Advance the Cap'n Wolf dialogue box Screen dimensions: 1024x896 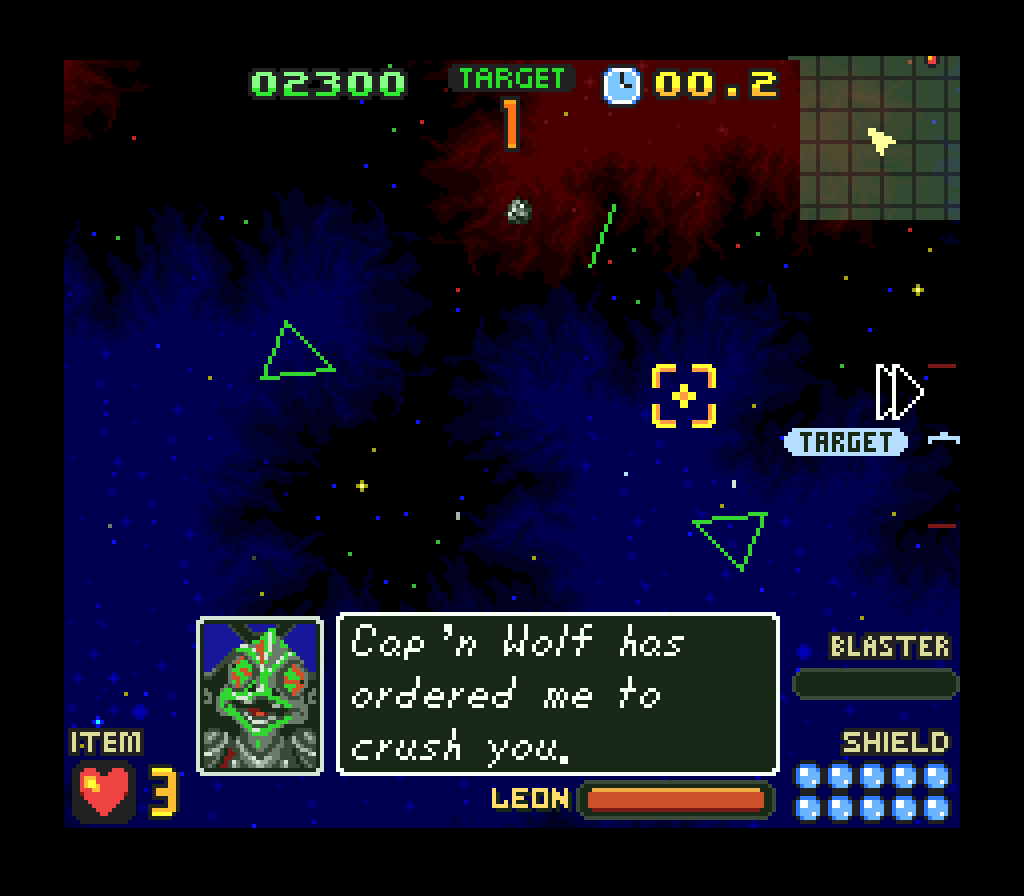click(558, 694)
